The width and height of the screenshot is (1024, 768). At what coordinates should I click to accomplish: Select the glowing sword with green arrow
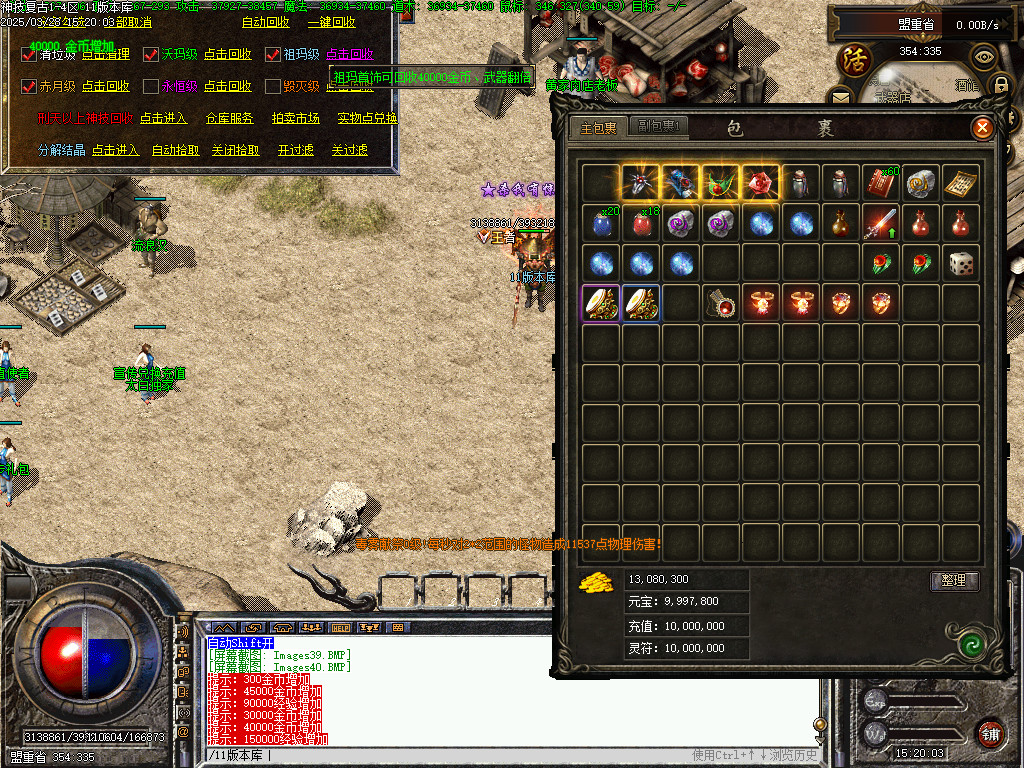pyautogui.click(x=880, y=223)
